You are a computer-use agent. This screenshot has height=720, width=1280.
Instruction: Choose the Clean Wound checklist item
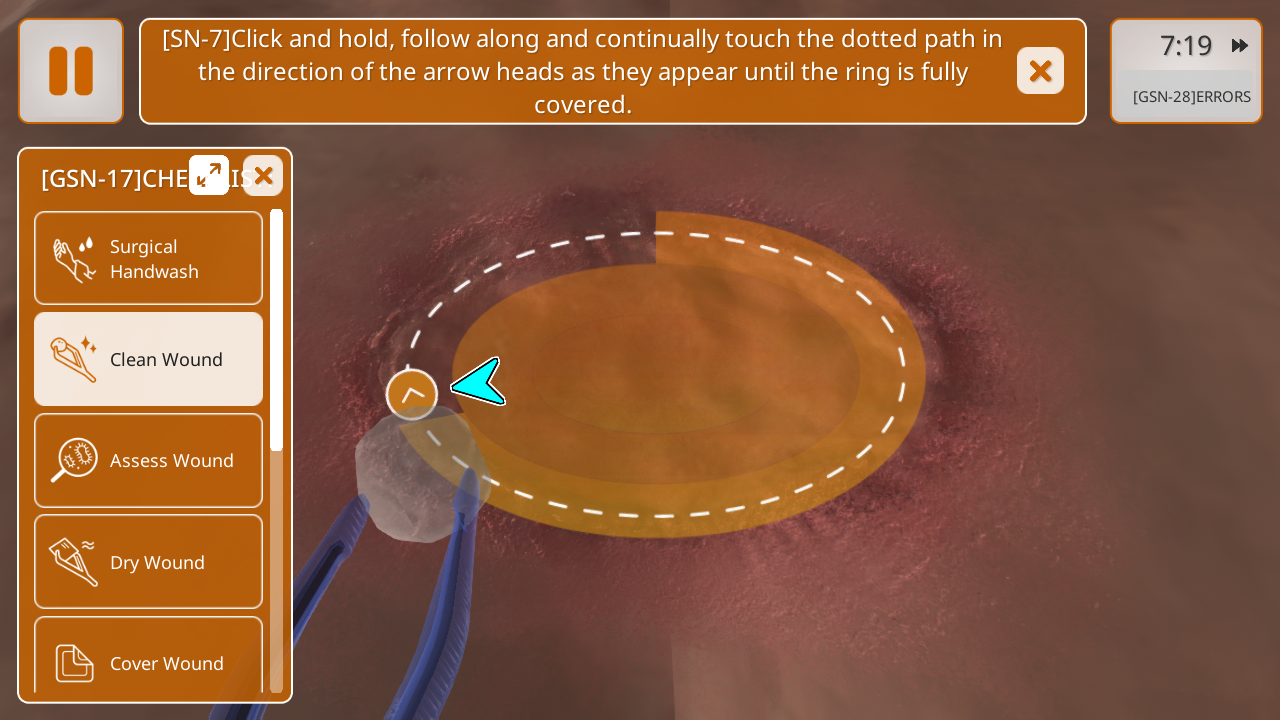click(x=149, y=359)
